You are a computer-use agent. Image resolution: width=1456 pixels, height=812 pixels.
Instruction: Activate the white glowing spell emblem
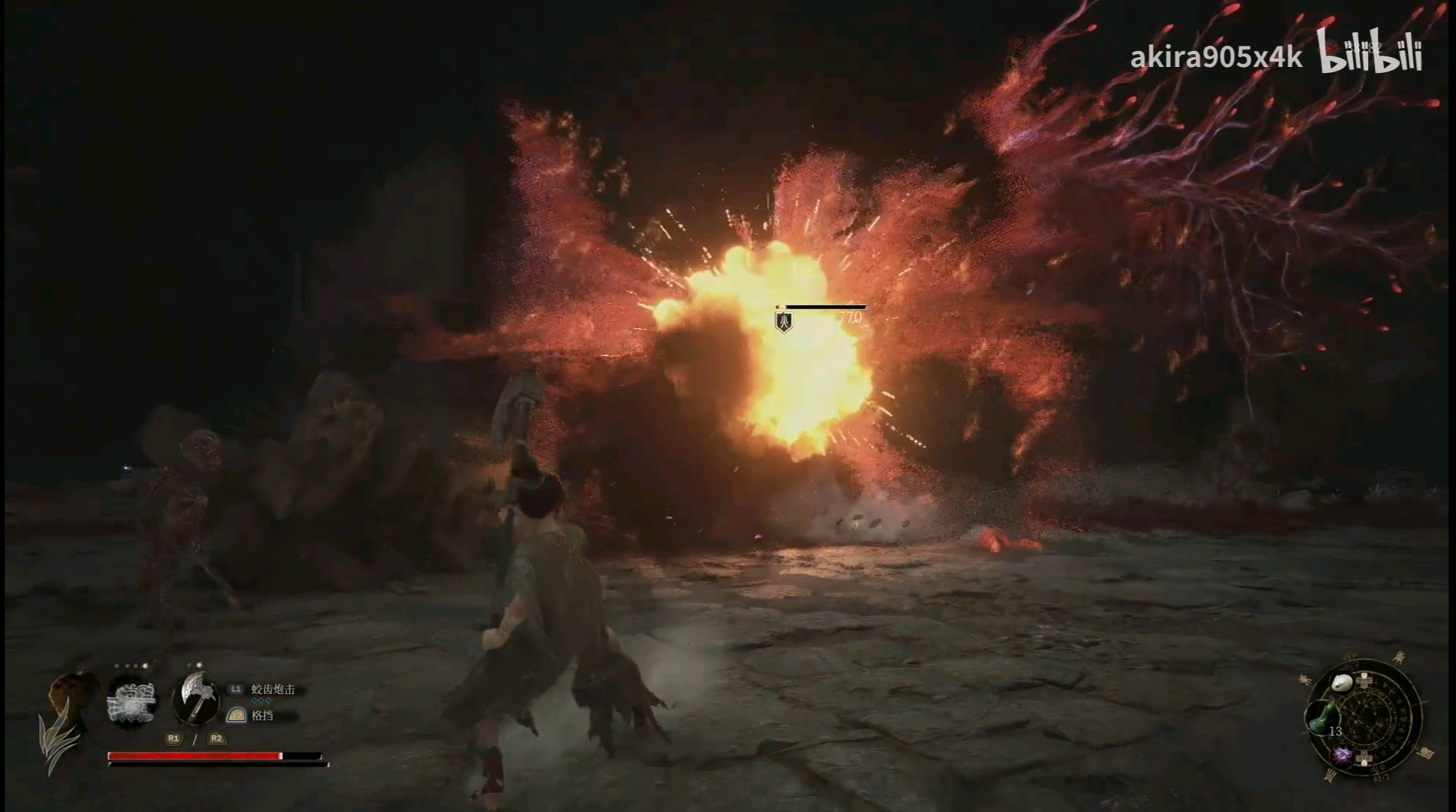tap(132, 700)
